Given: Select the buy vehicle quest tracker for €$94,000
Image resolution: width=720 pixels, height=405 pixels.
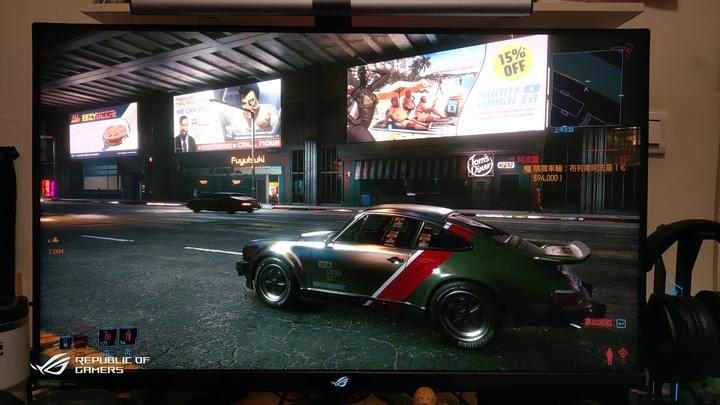Looking at the screenshot, I should [x=571, y=169].
